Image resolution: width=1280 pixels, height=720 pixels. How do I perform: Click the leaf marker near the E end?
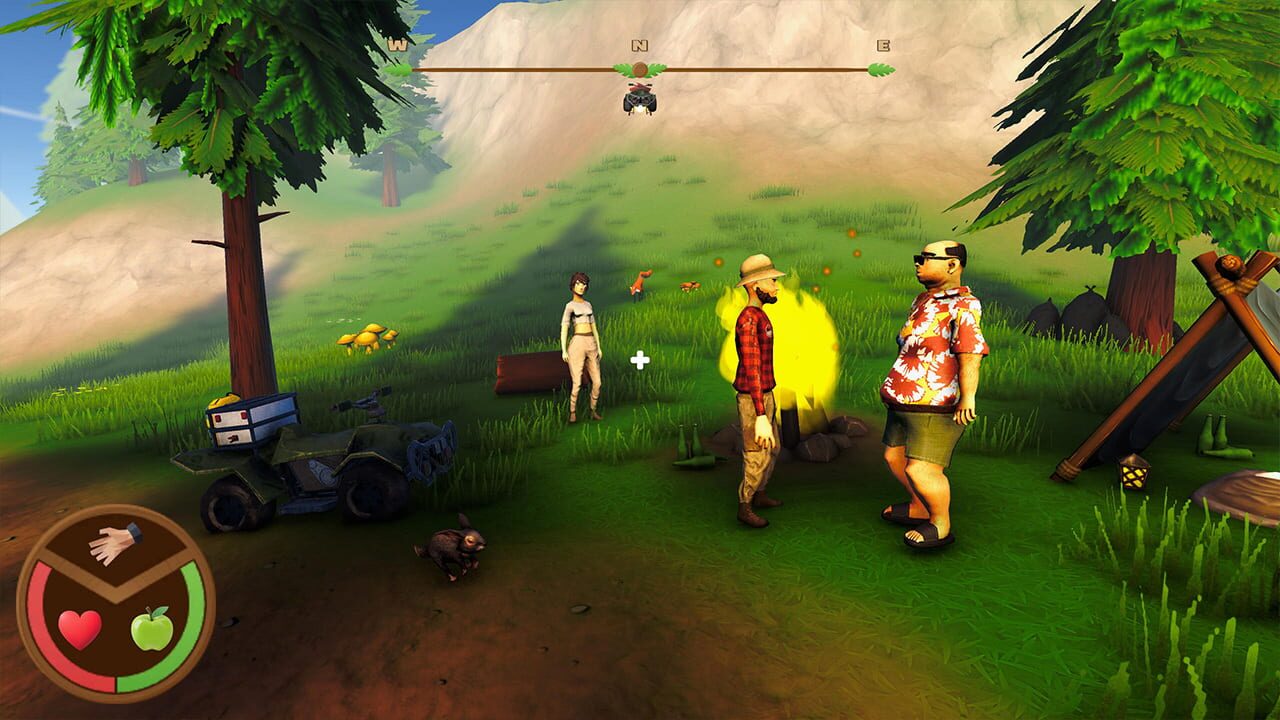pos(881,72)
